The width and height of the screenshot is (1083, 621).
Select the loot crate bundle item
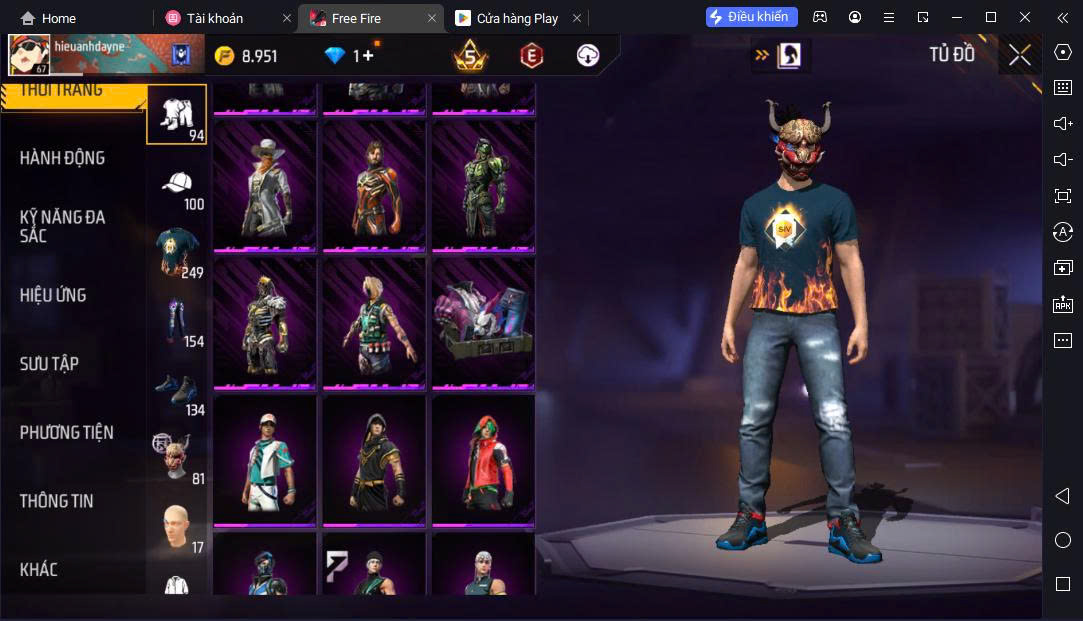pyautogui.click(x=484, y=323)
